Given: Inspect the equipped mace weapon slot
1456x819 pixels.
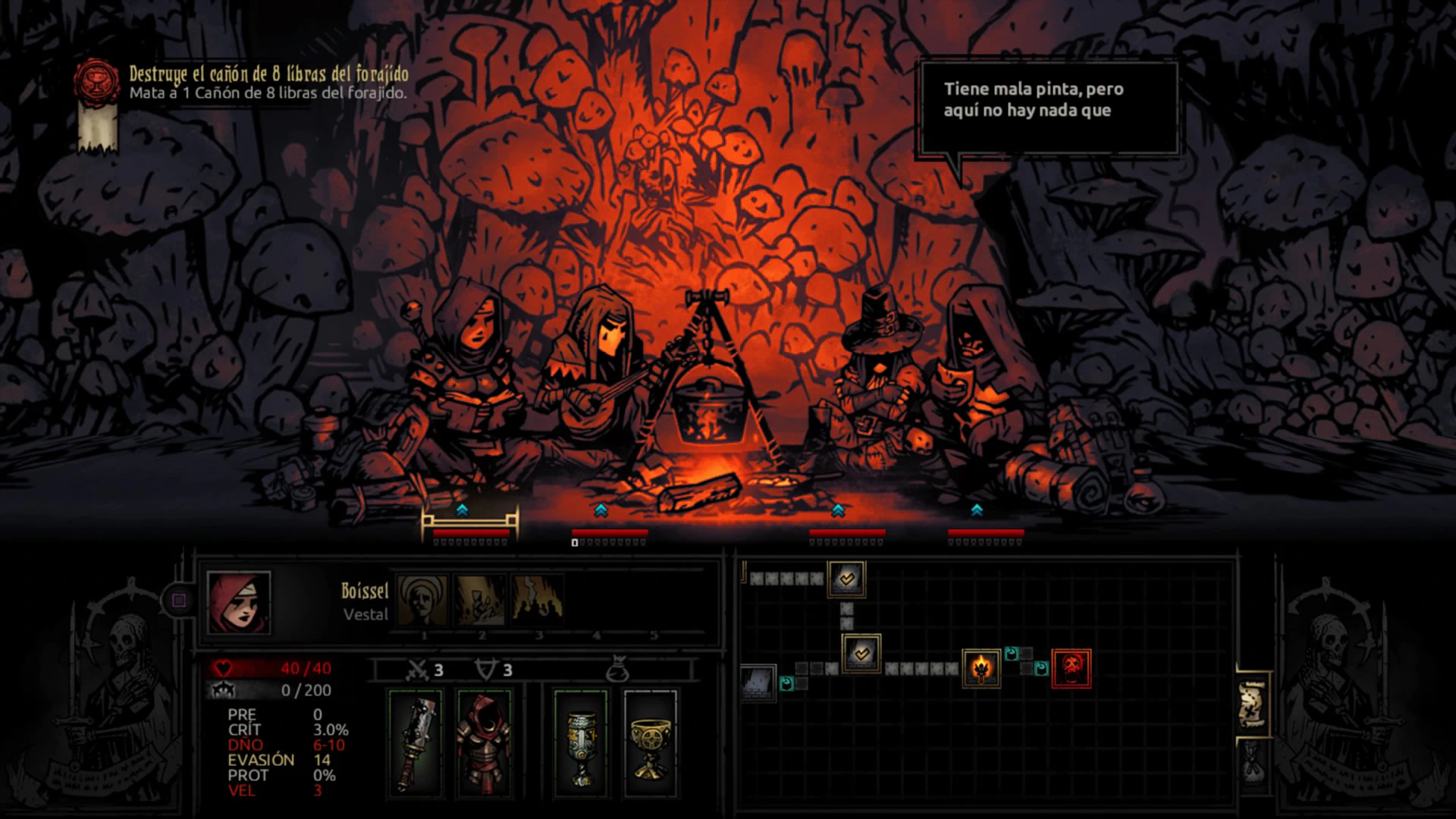Looking at the screenshot, I should (415, 743).
